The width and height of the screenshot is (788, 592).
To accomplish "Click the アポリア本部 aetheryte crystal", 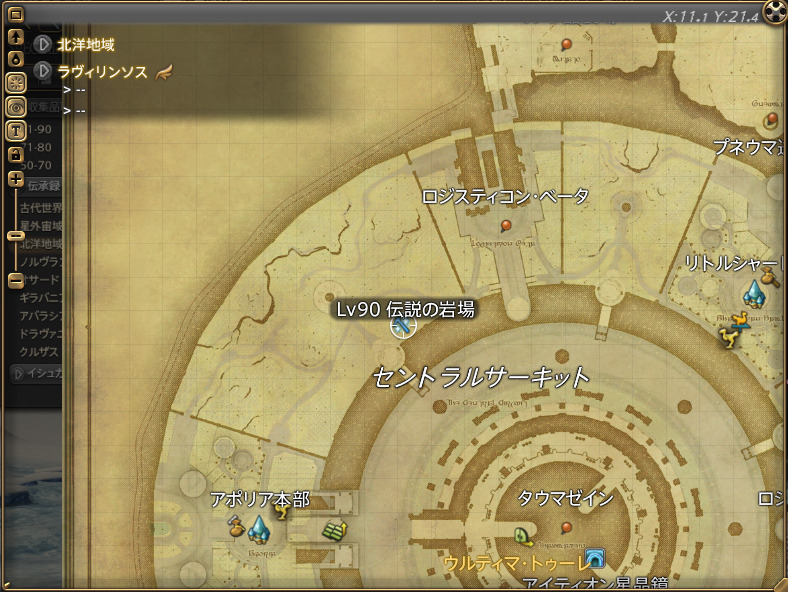I will tap(258, 526).
